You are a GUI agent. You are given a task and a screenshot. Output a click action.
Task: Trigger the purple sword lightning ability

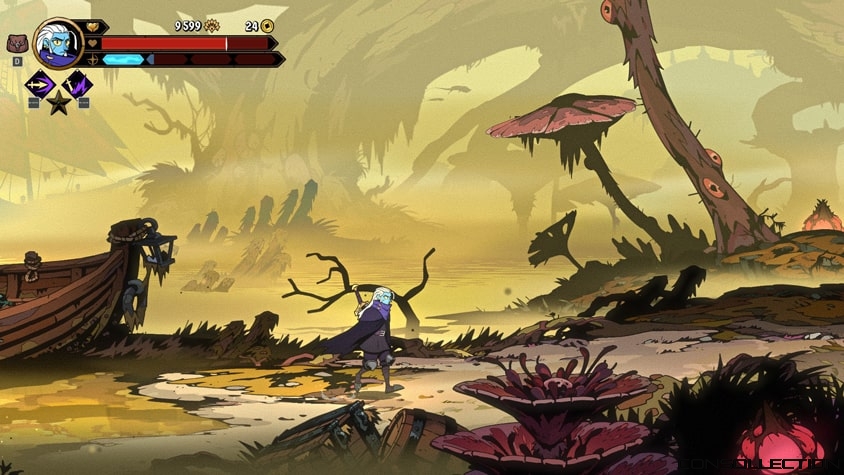pyautogui.click(x=77, y=84)
